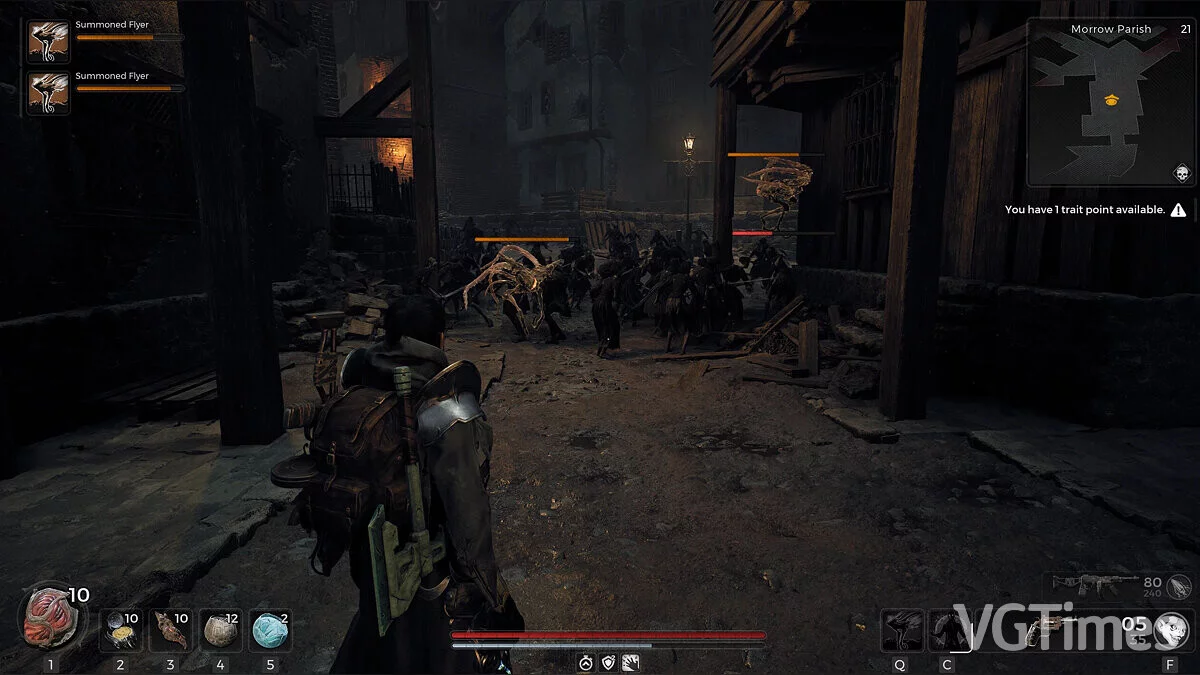Use the brown spiral shell consumable

[171, 631]
